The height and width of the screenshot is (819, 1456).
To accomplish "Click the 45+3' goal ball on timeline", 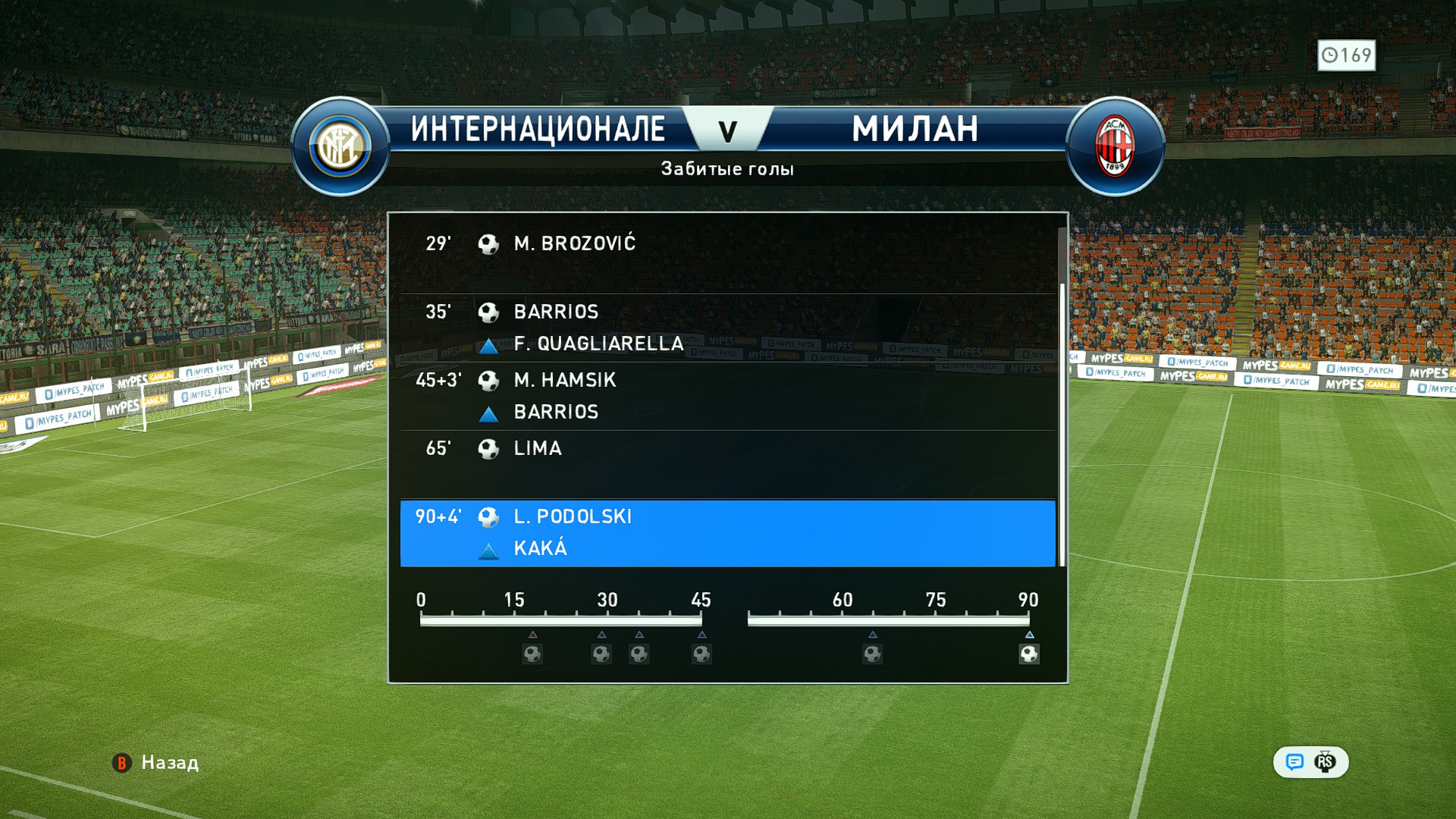I will [701, 654].
